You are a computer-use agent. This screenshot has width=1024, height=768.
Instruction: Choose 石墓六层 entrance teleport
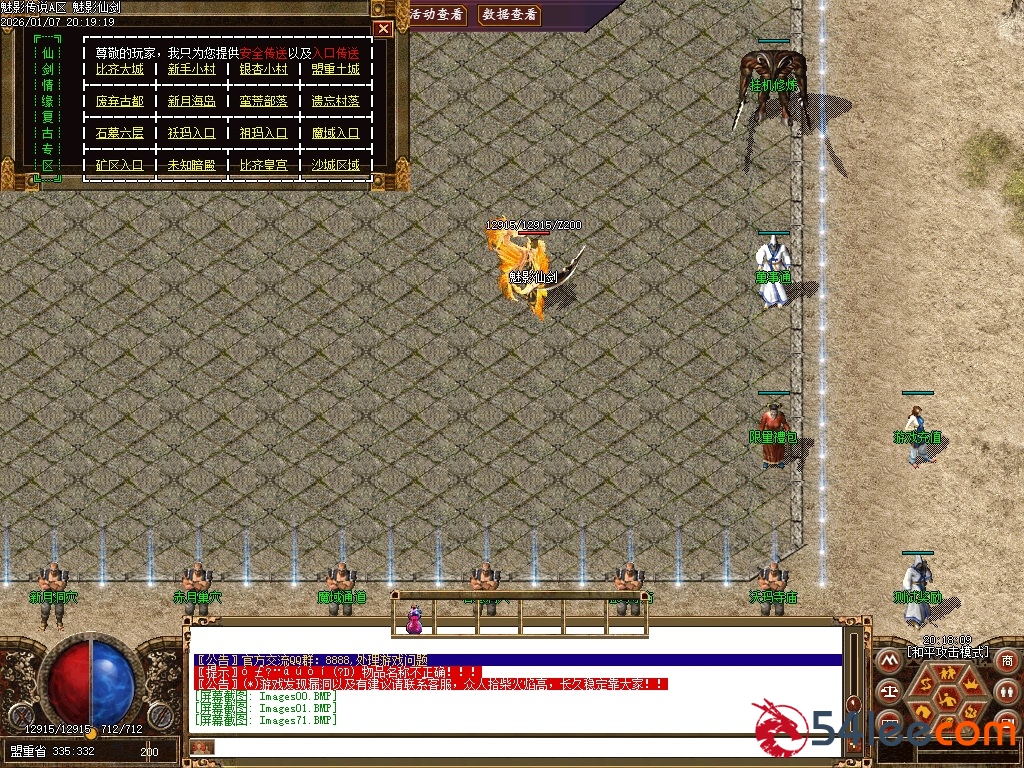pyautogui.click(x=120, y=133)
